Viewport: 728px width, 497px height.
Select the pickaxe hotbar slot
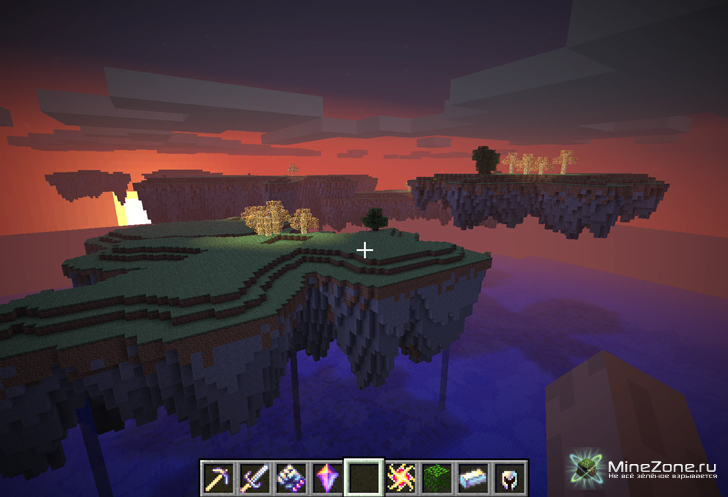click(217, 477)
